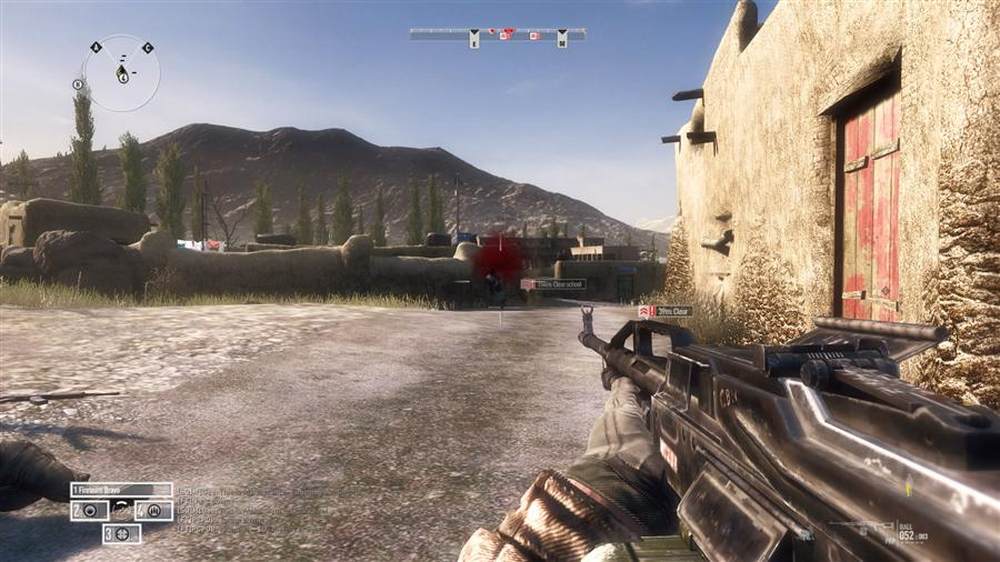Screen dimensions: 1000x562
Task: Choose squad command slot 2
Action: tap(88, 510)
